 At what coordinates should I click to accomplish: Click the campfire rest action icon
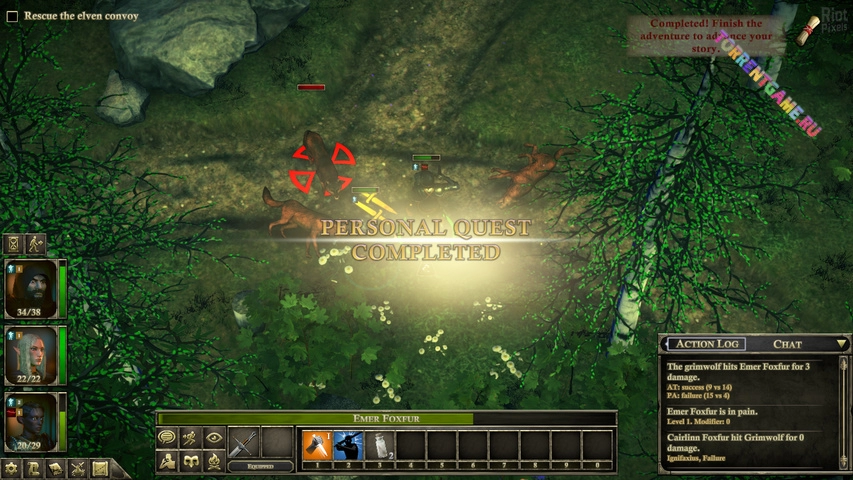pos(214,461)
